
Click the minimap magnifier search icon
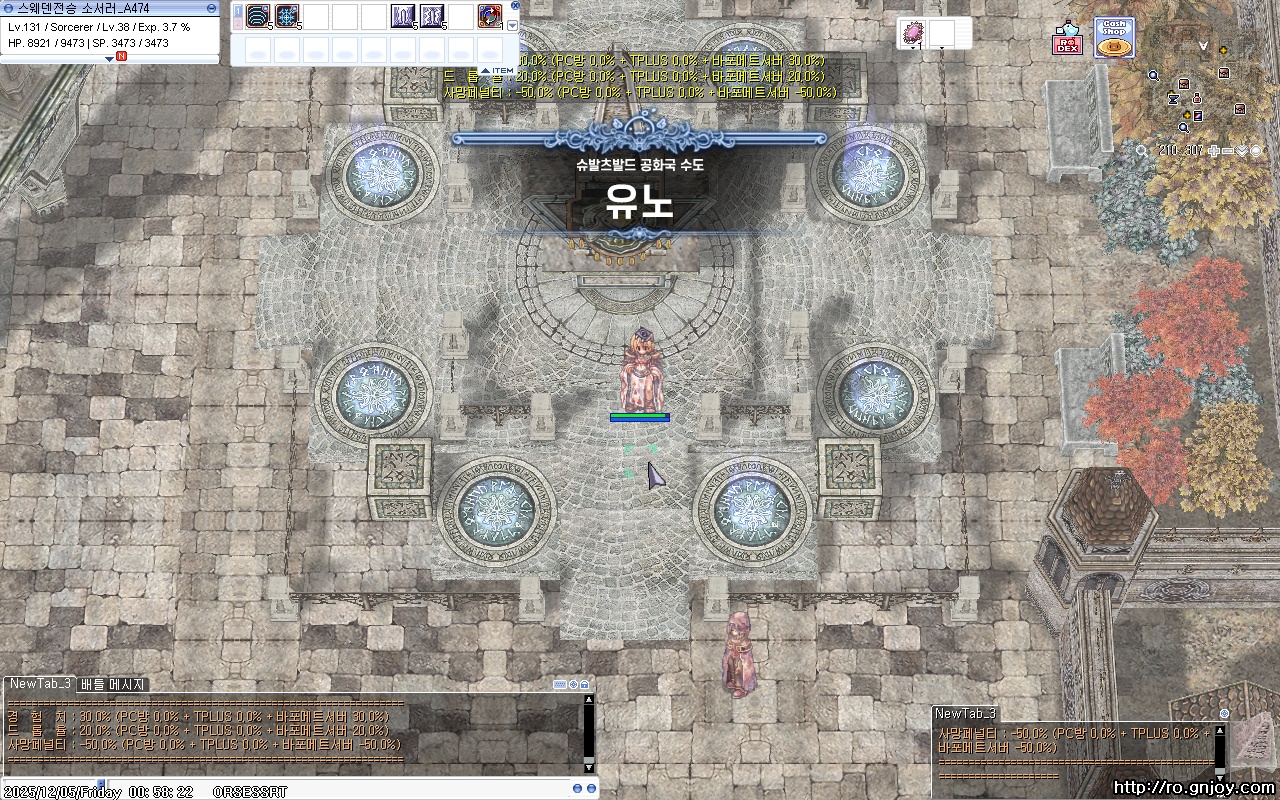1142,151
